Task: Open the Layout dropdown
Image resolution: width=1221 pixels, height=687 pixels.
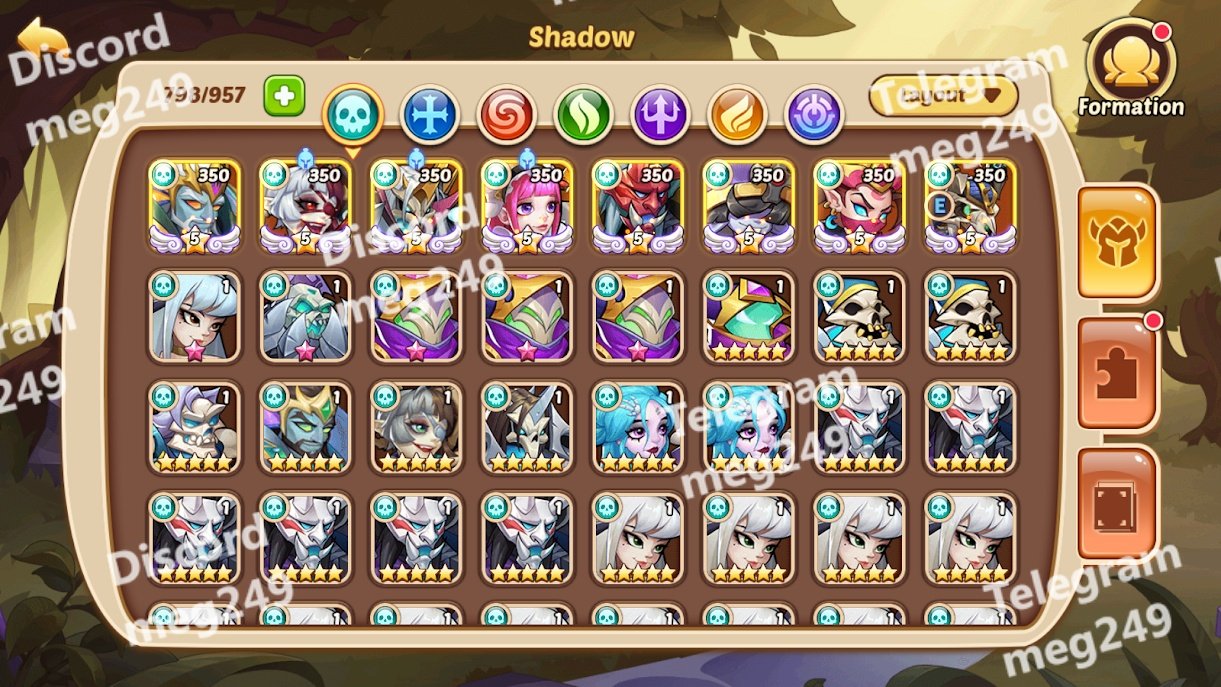Action: pyautogui.click(x=943, y=96)
